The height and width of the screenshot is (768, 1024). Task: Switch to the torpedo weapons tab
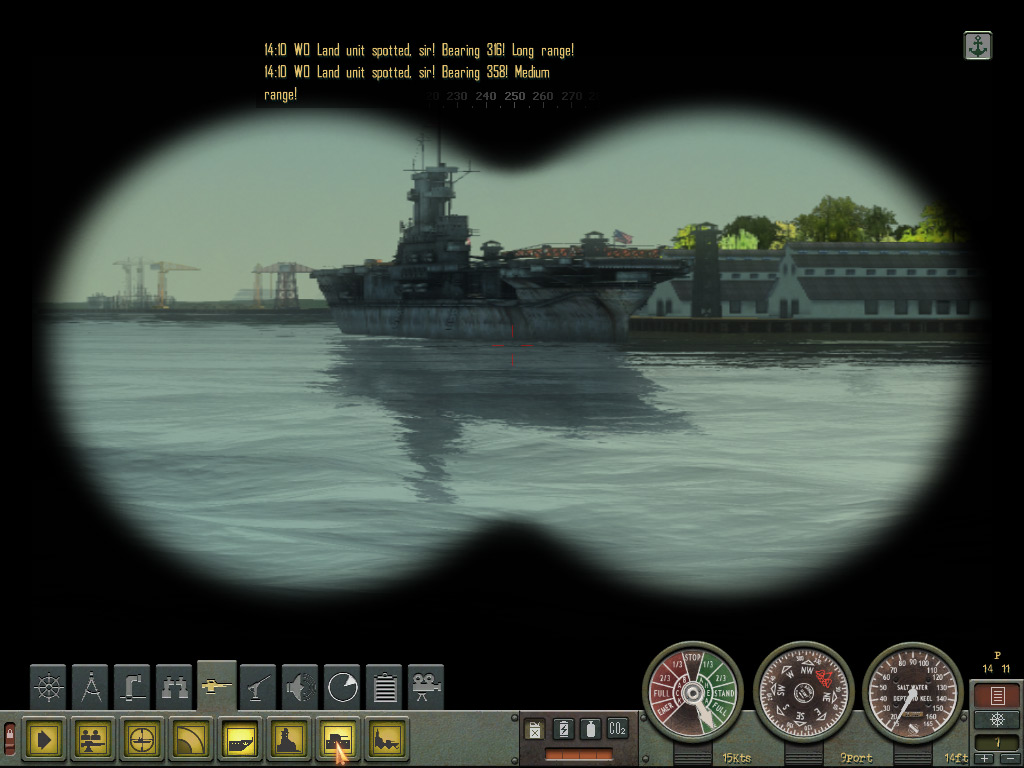pos(217,686)
